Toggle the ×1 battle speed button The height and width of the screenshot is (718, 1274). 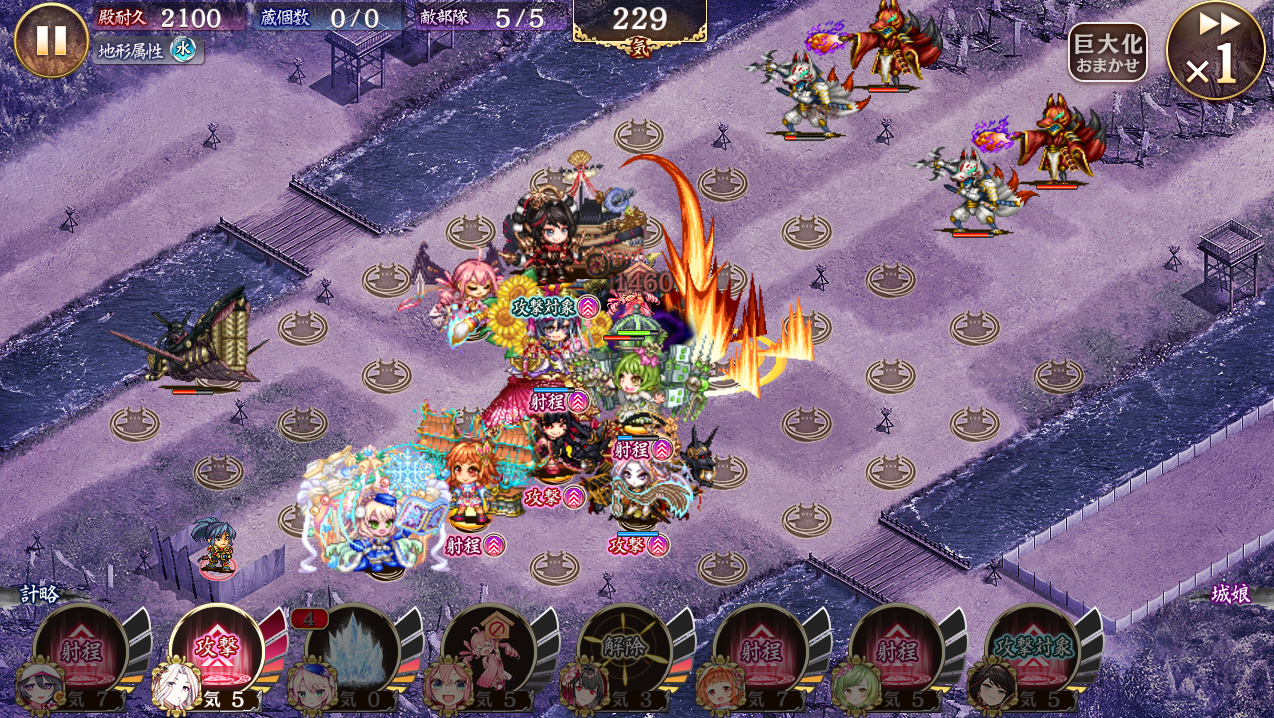click(1215, 52)
